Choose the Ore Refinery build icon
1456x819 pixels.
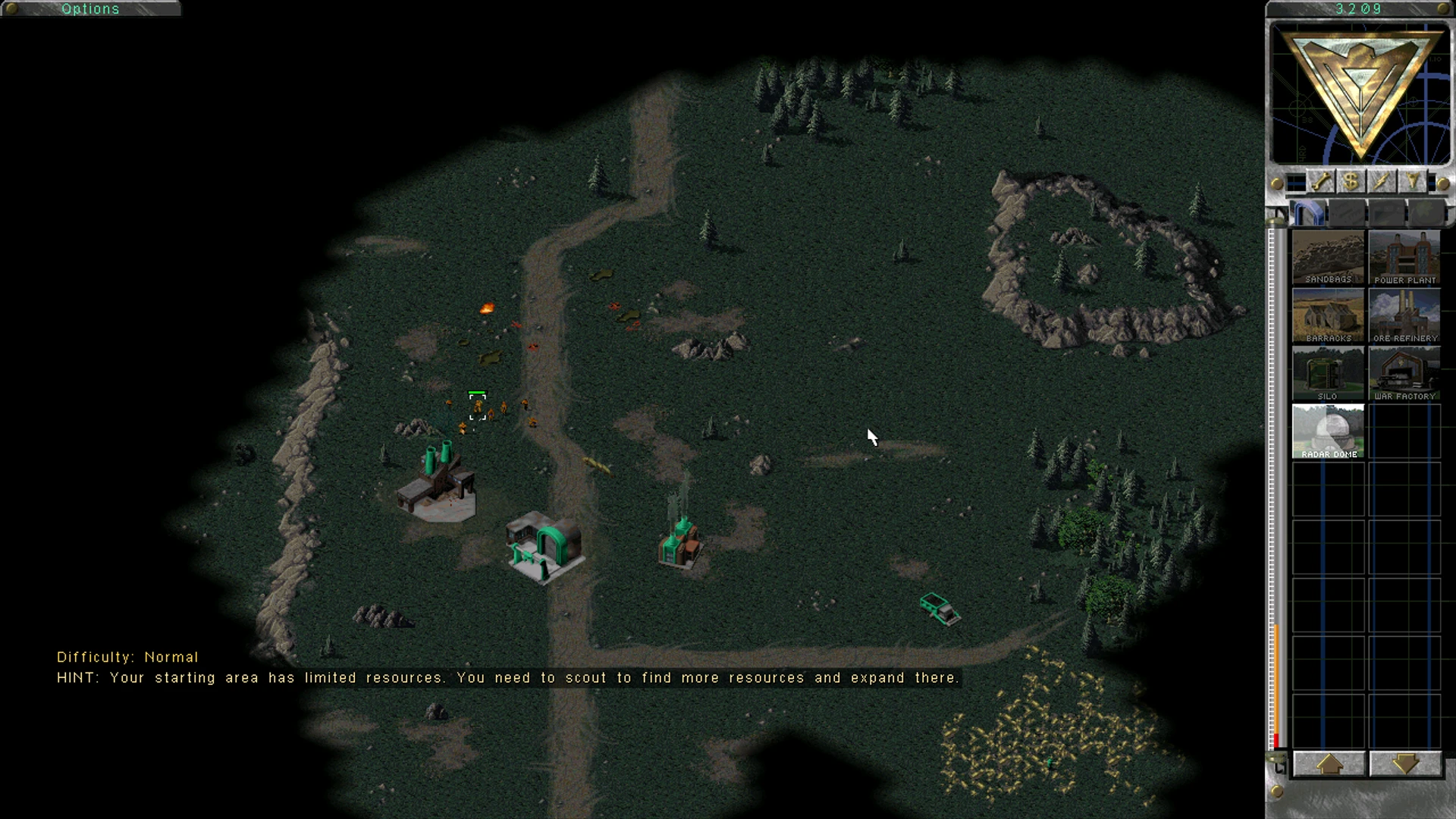coord(1404,316)
